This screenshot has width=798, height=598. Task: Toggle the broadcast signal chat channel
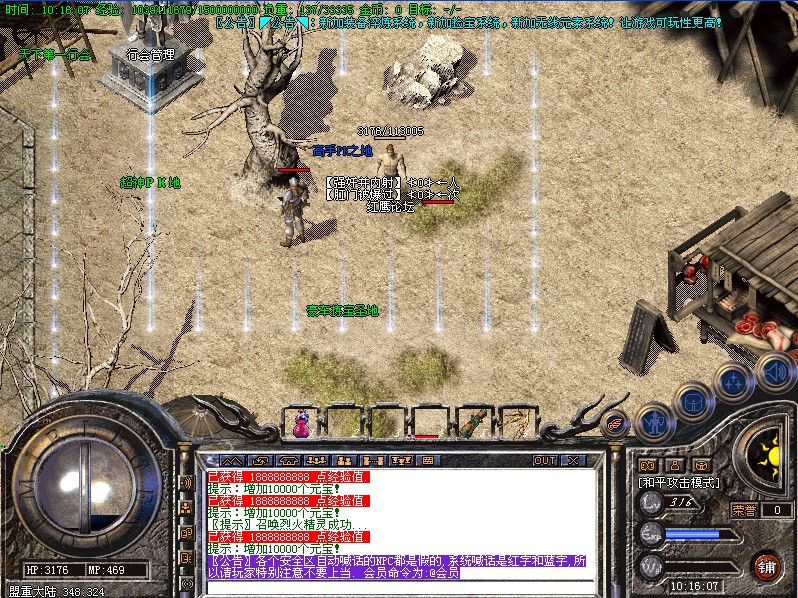point(186,482)
